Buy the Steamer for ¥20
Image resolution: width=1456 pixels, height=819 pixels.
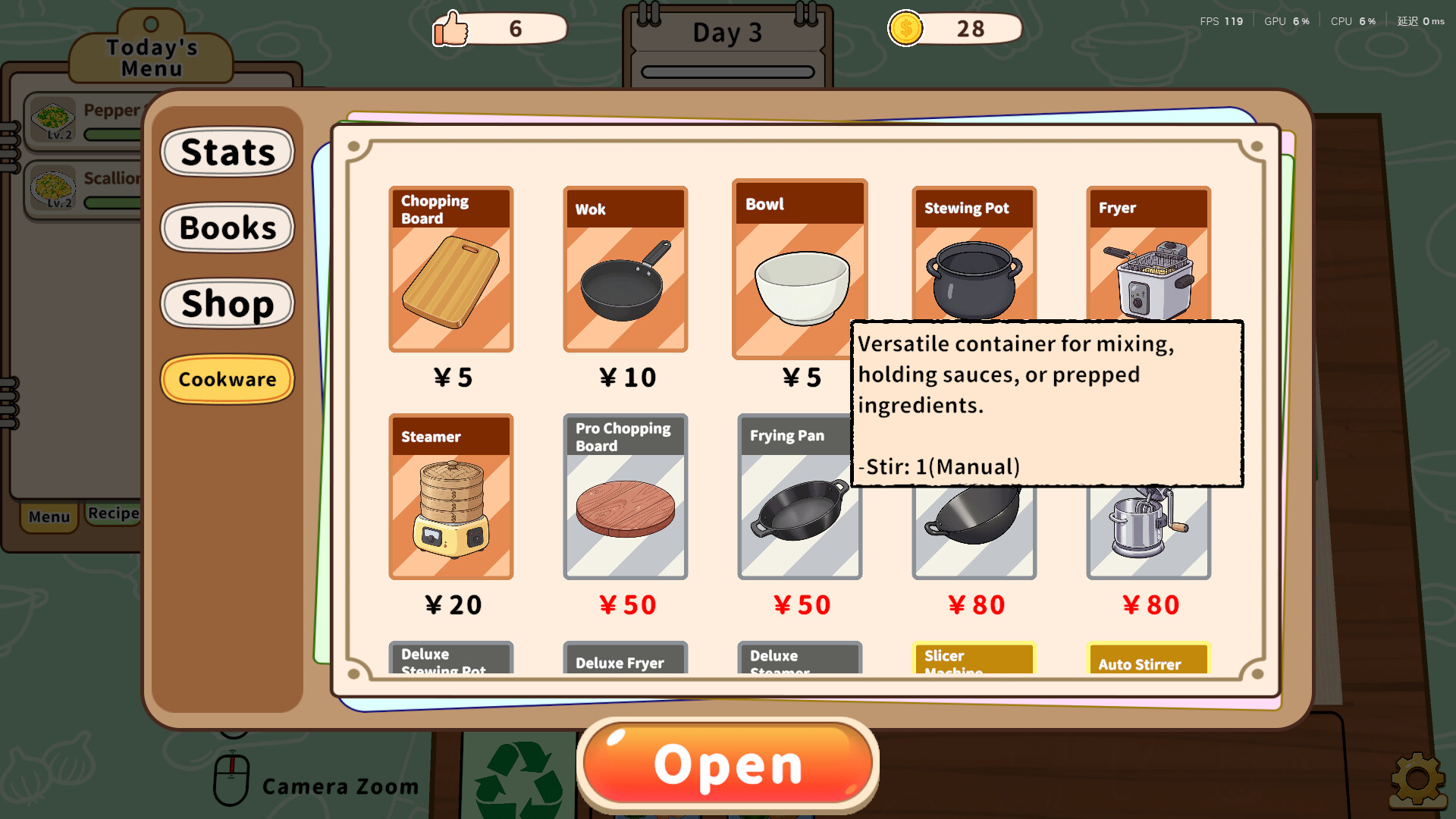450,497
